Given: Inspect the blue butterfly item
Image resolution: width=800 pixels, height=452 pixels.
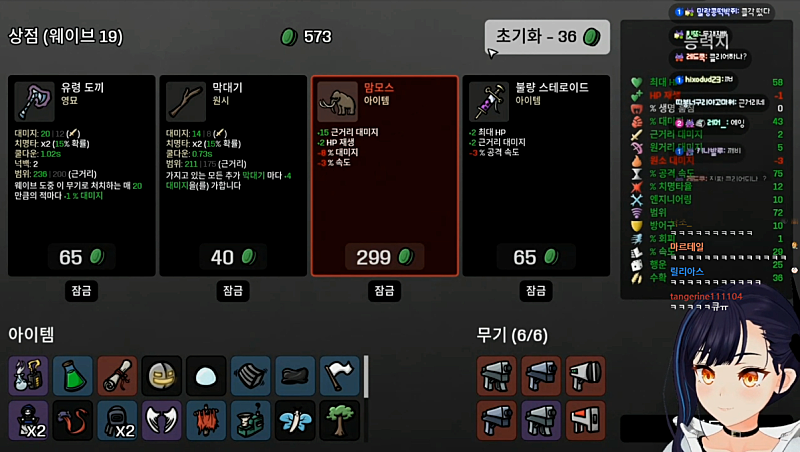Looking at the screenshot, I should pyautogui.click(x=295, y=420).
